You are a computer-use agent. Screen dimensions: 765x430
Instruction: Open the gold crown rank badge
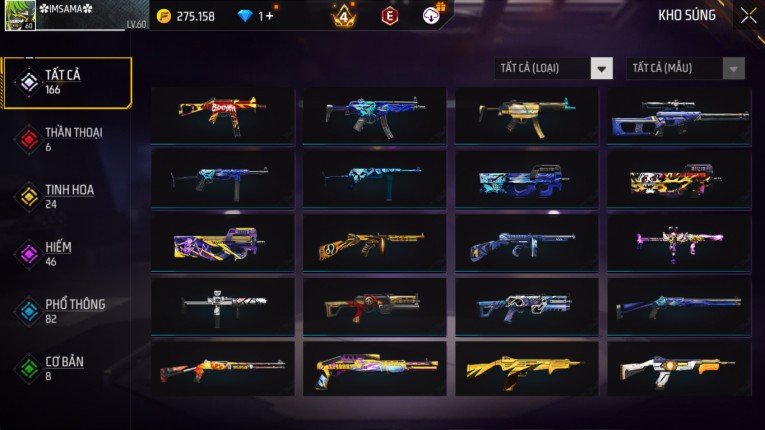[x=343, y=16]
